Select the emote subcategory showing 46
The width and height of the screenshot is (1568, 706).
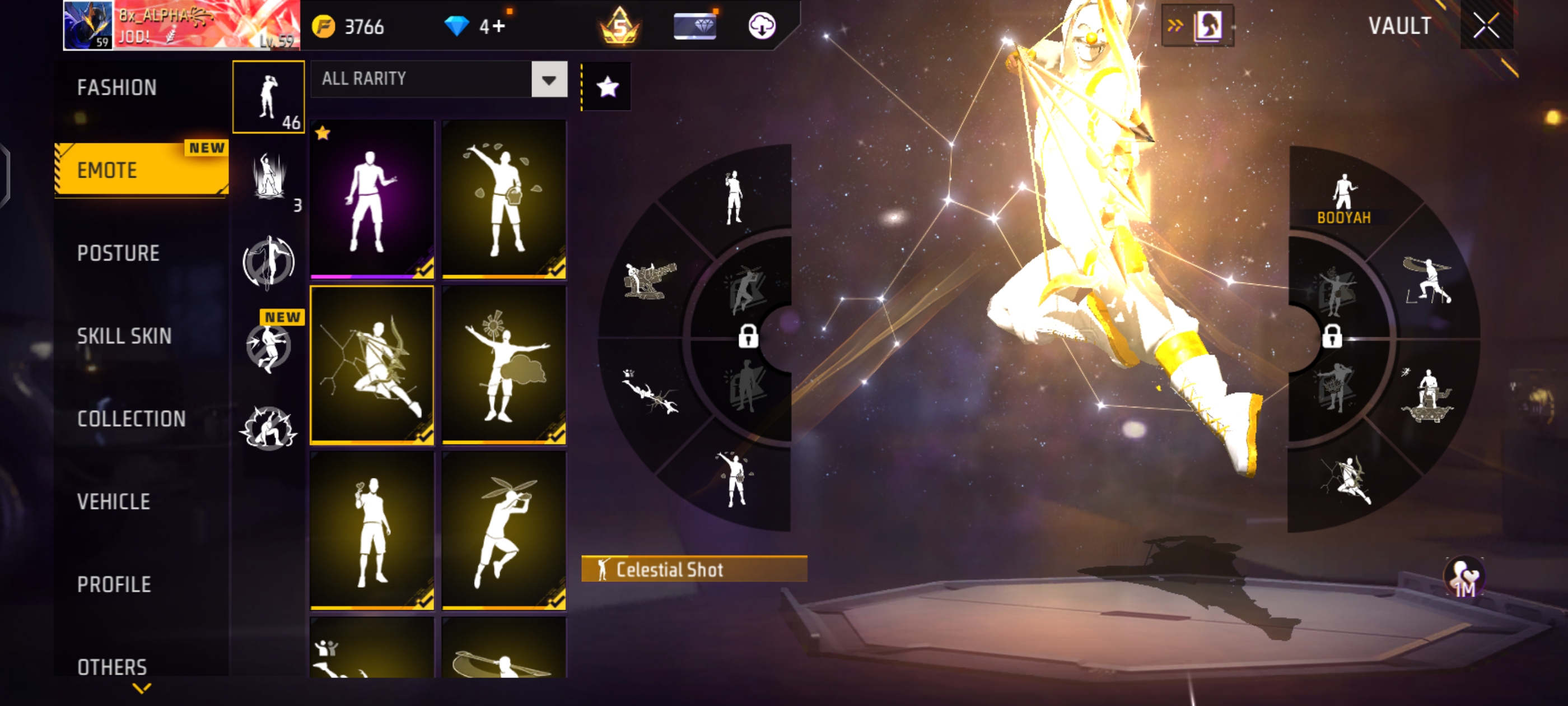(268, 97)
